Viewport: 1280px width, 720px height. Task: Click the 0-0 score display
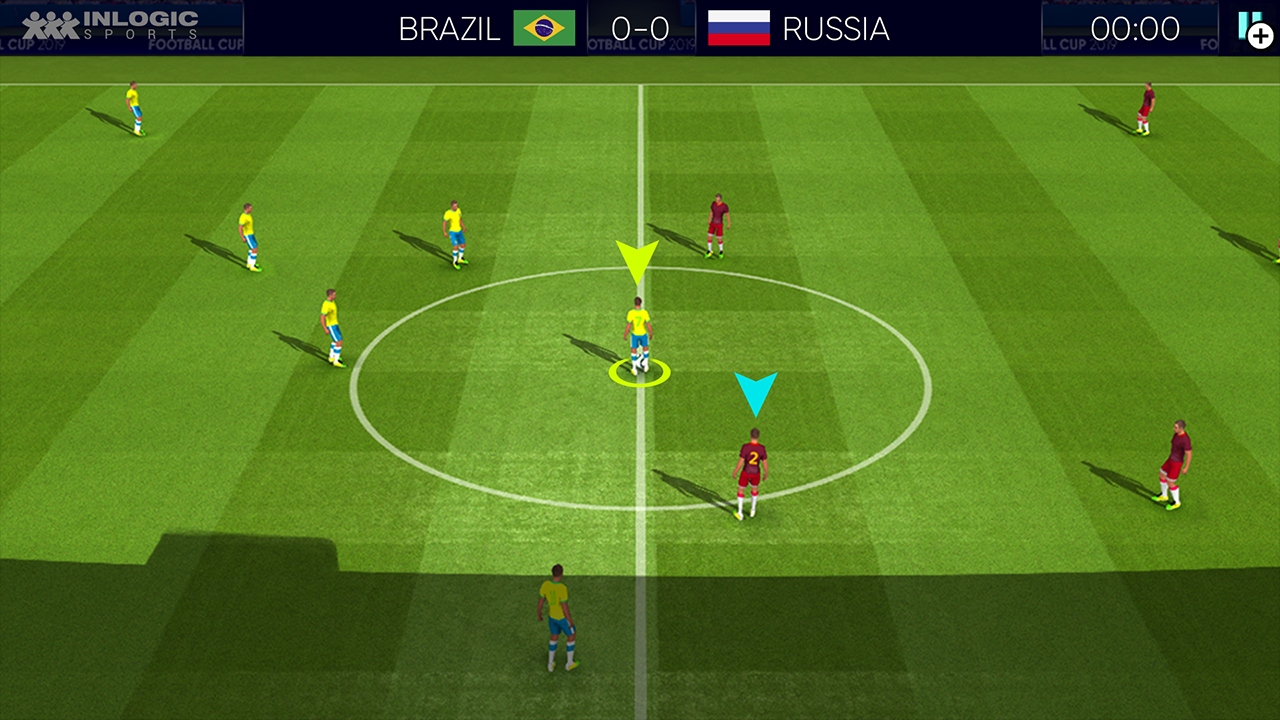pyautogui.click(x=641, y=29)
